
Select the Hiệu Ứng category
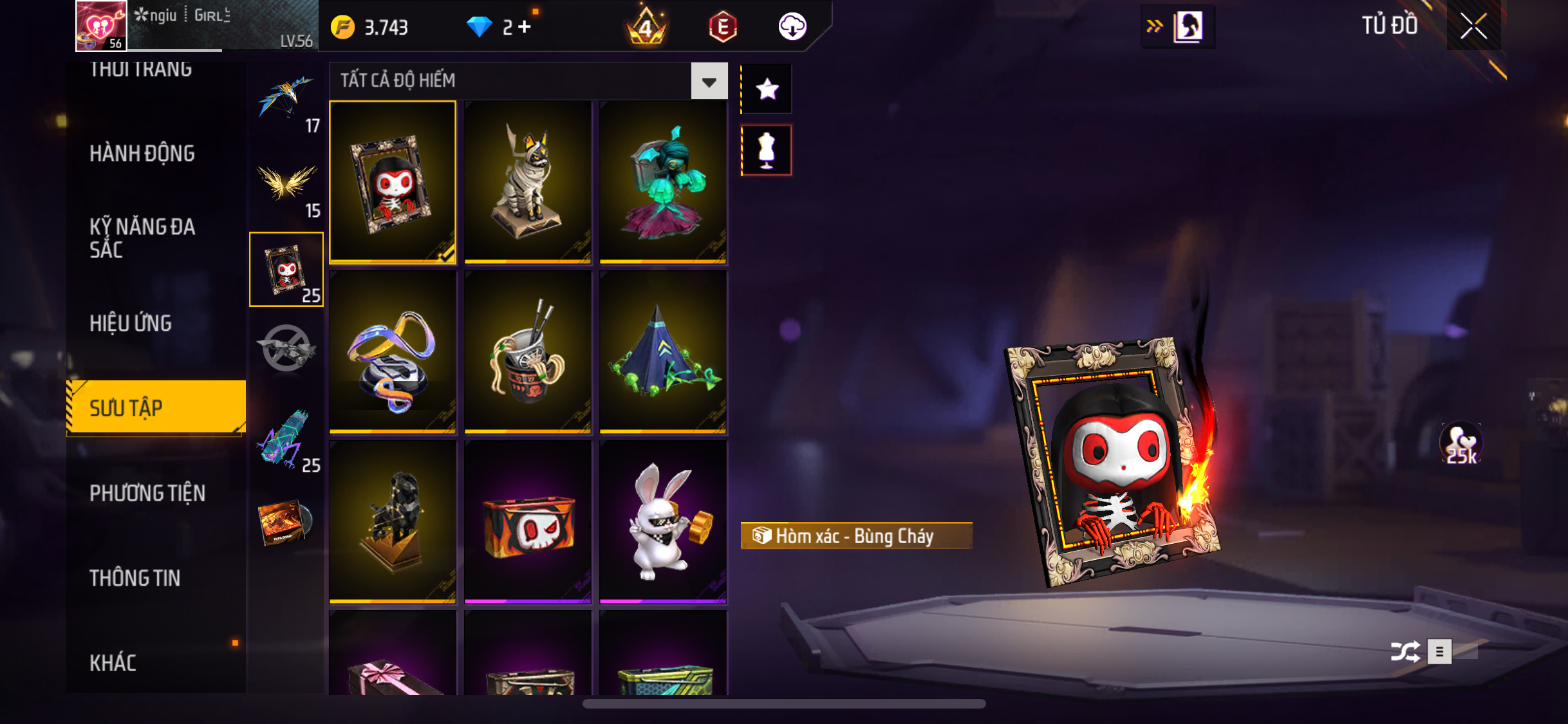[131, 323]
